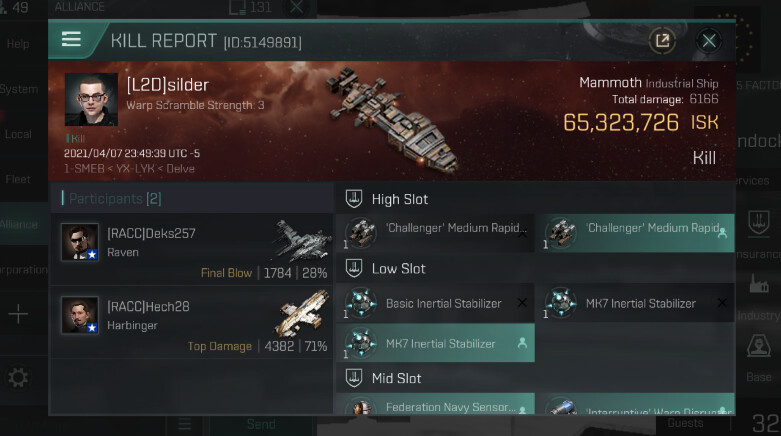The image size is (781, 436).
Task: View the victim silder's portrait
Action: (x=91, y=100)
